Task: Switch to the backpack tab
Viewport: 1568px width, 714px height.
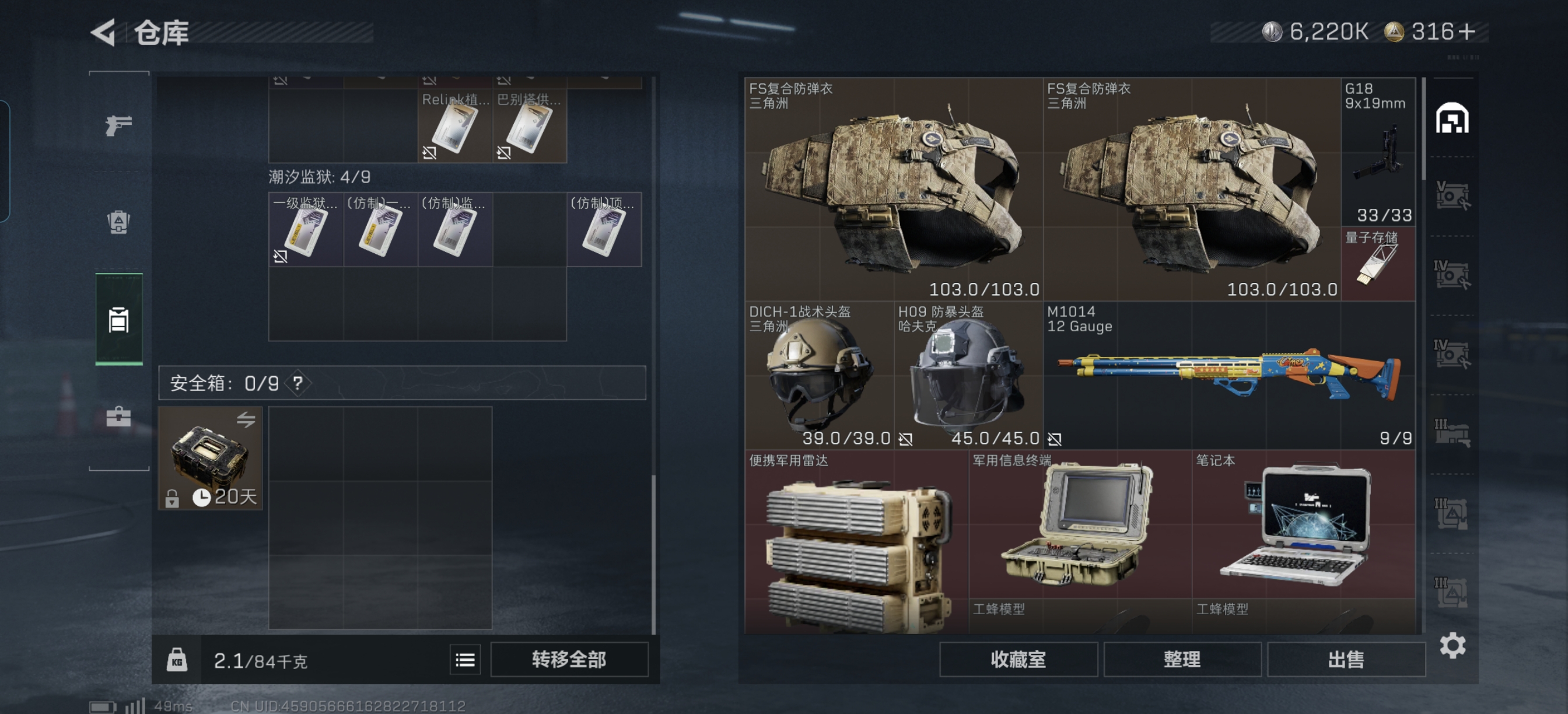Action: tap(118, 222)
